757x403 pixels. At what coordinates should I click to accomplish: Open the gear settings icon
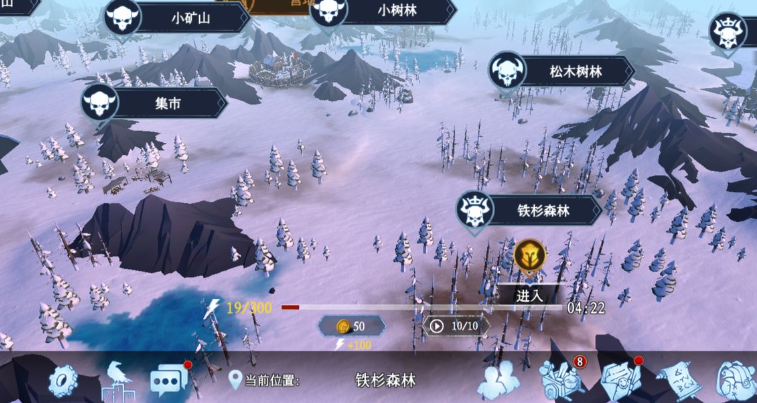pos(62,380)
